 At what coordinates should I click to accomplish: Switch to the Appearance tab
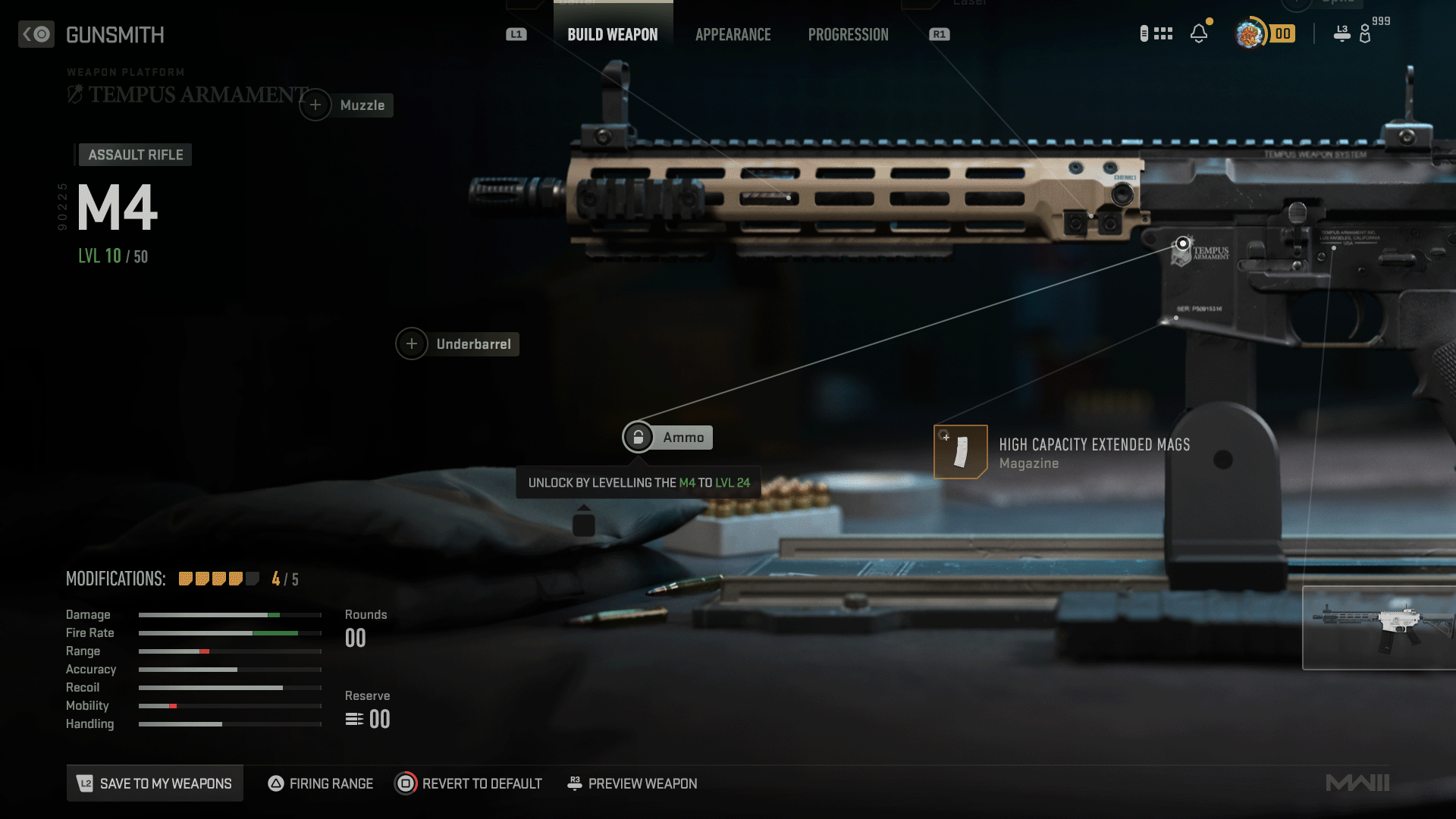click(x=733, y=35)
